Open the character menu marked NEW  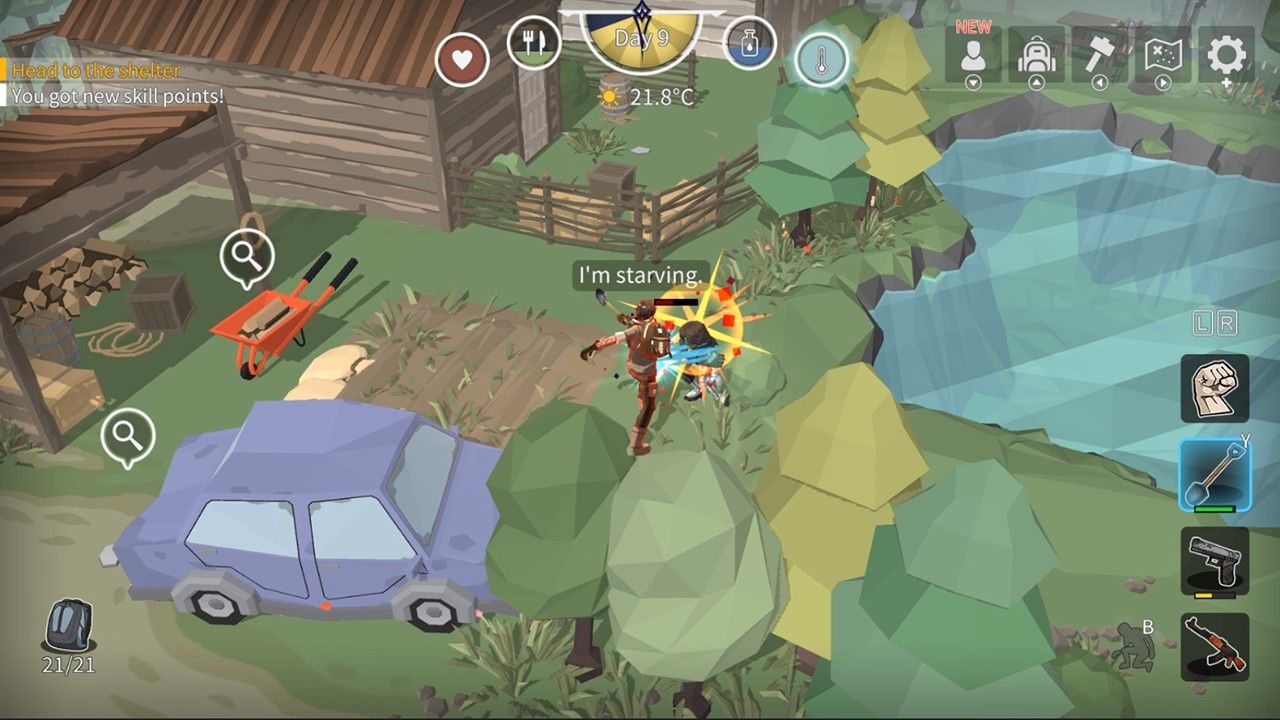point(973,55)
